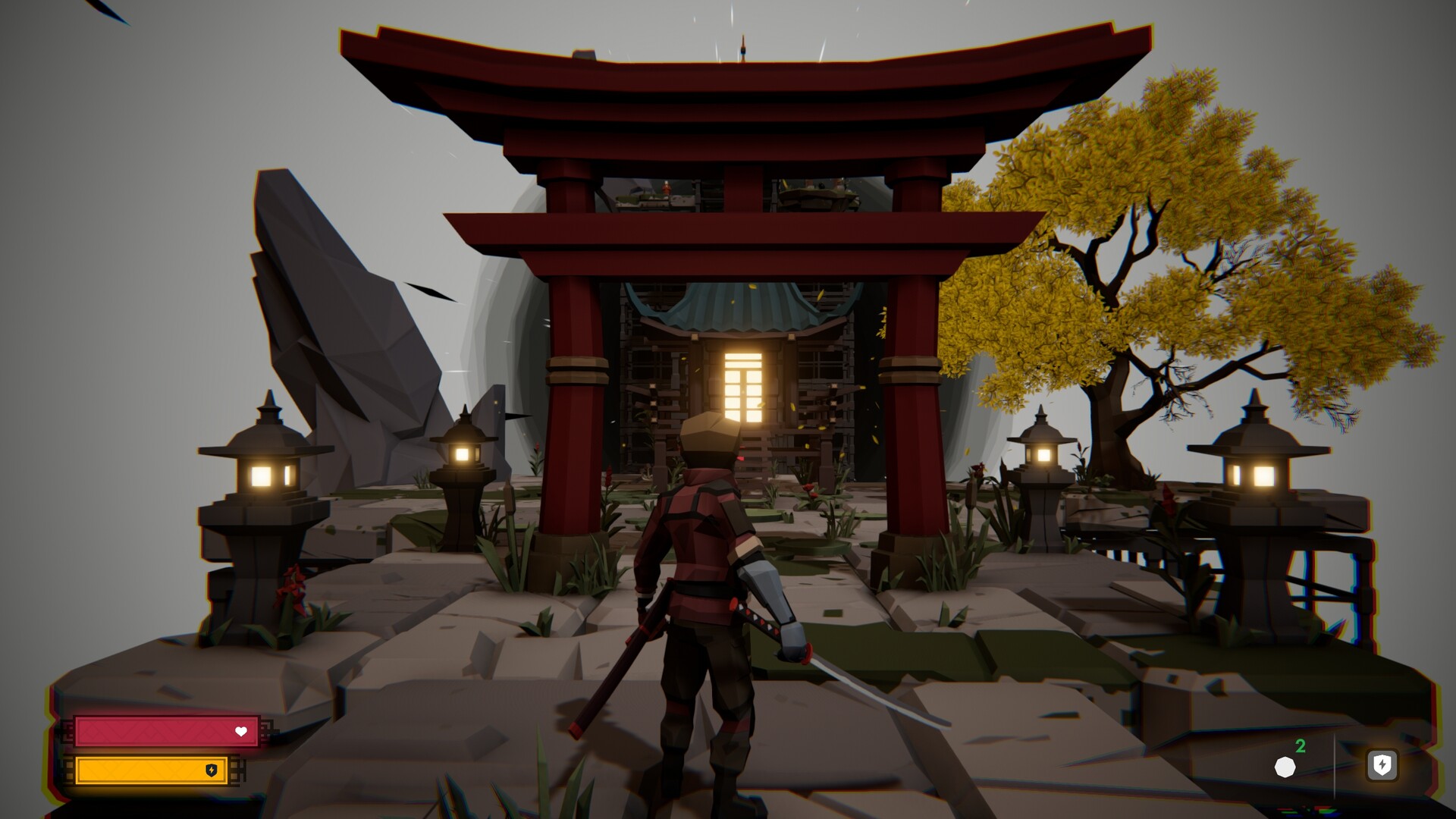Click the lightning shield icon on the yellow bar
Viewport: 1456px width, 819px height.
[x=211, y=770]
